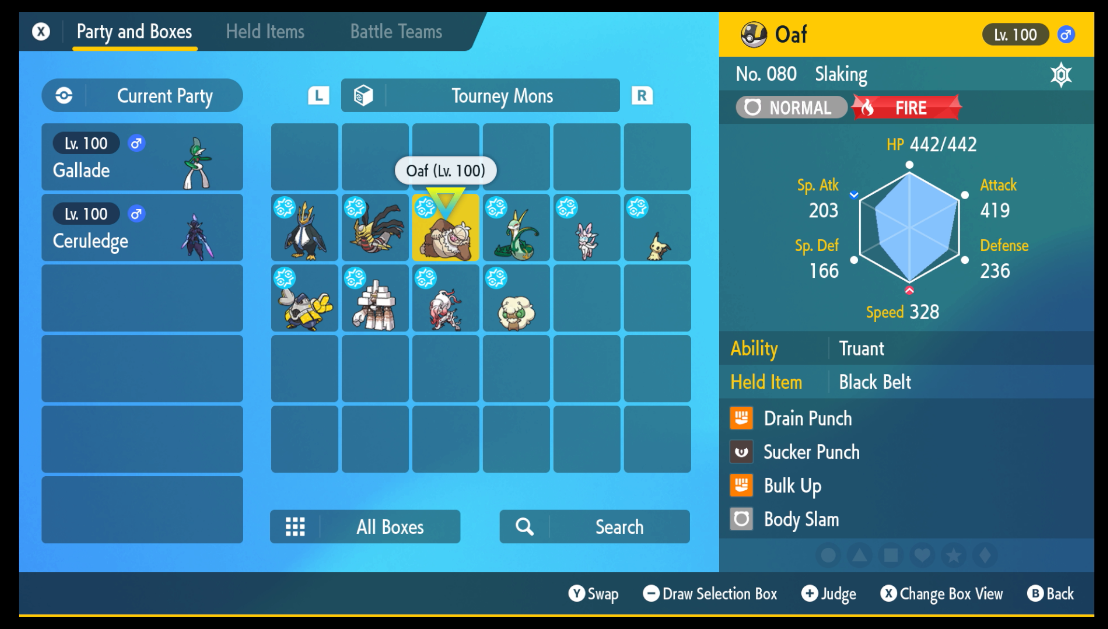Viewport: 1108px width, 629px height.
Task: Select the Sylveon box slot
Action: pyautogui.click(x=586, y=228)
